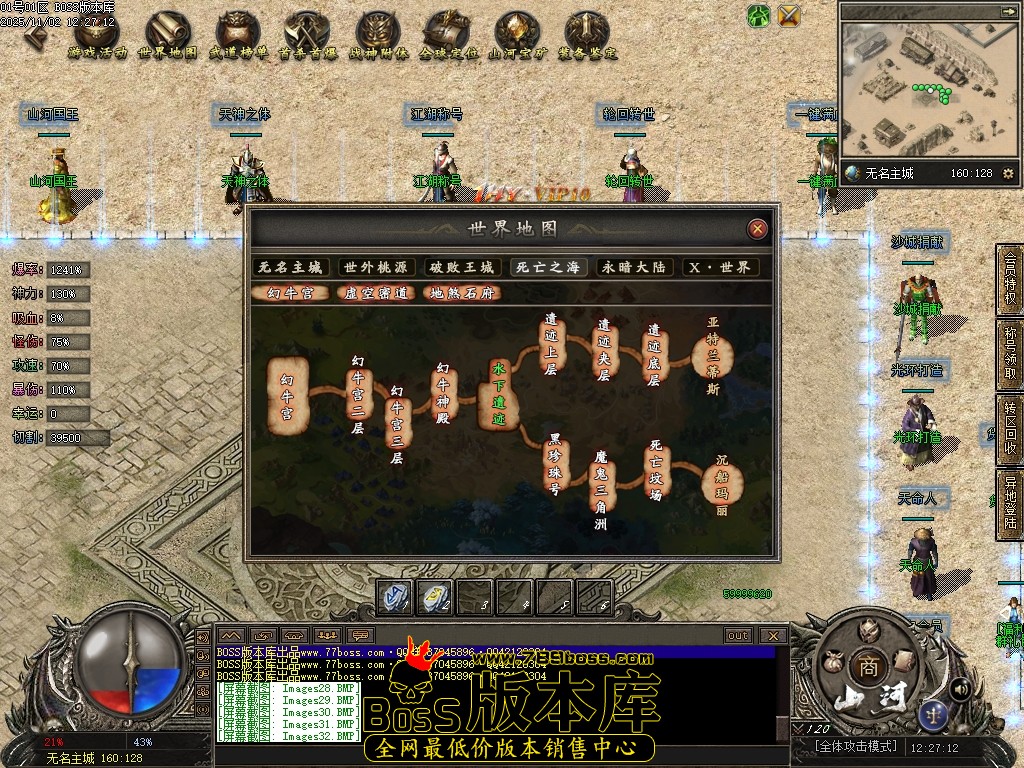Select the 永暗大陆 map tab
This screenshot has height=768, width=1024.
pos(634,268)
